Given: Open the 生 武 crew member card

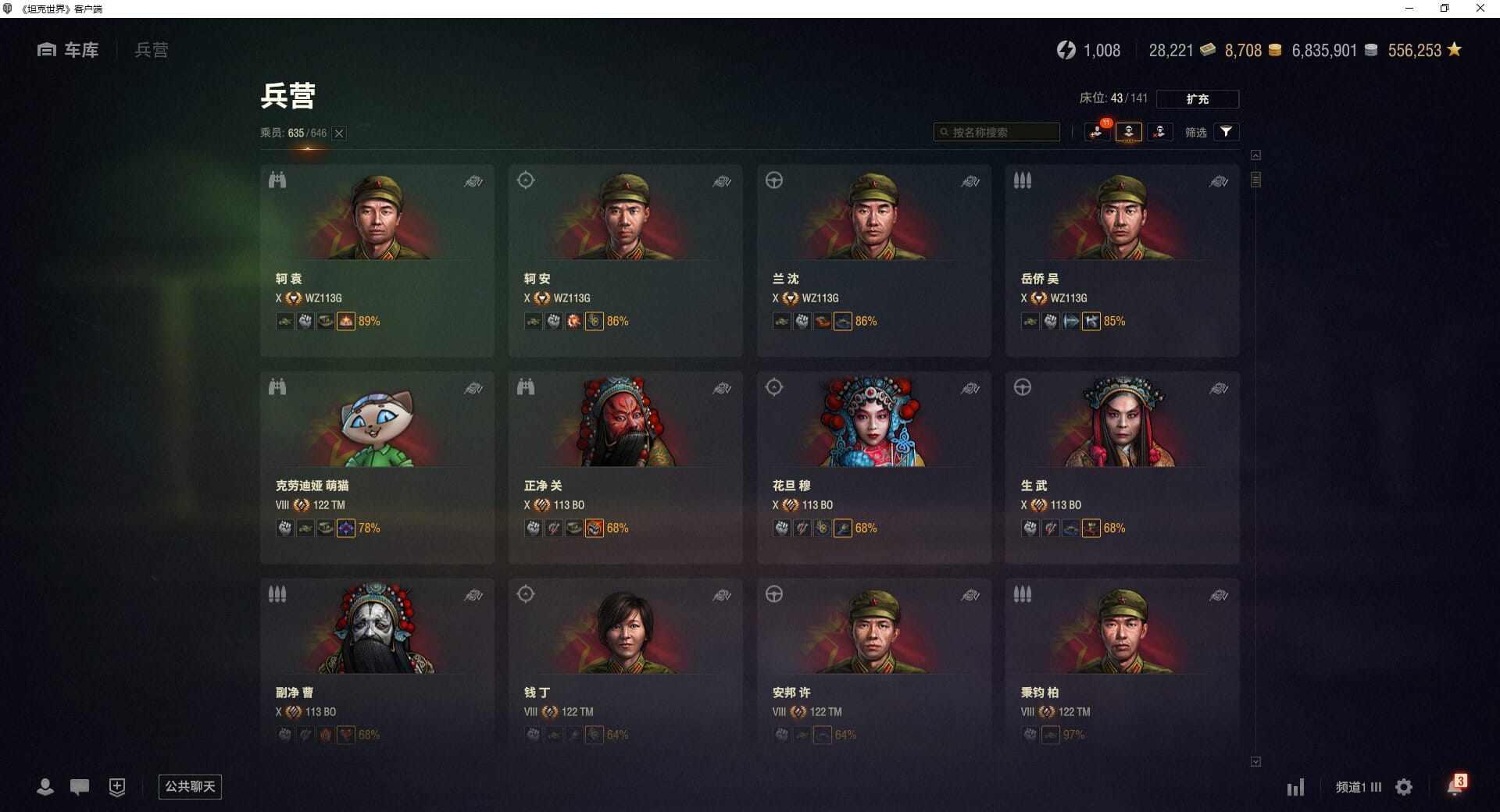Looking at the screenshot, I should click(x=1122, y=467).
